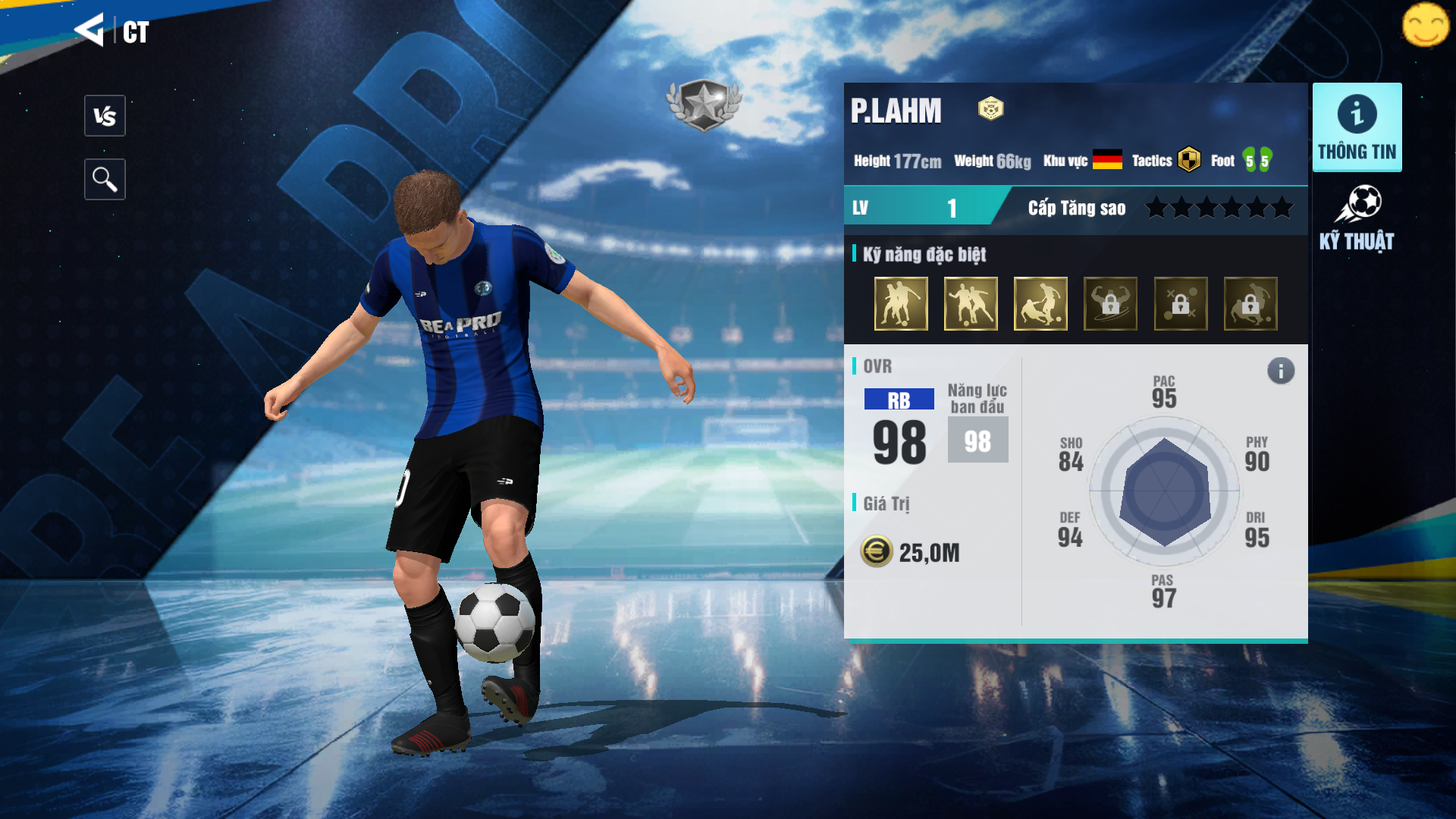Switch to the KỸ THUẬT tab
This screenshot has width=1456, height=819.
coord(1357,218)
